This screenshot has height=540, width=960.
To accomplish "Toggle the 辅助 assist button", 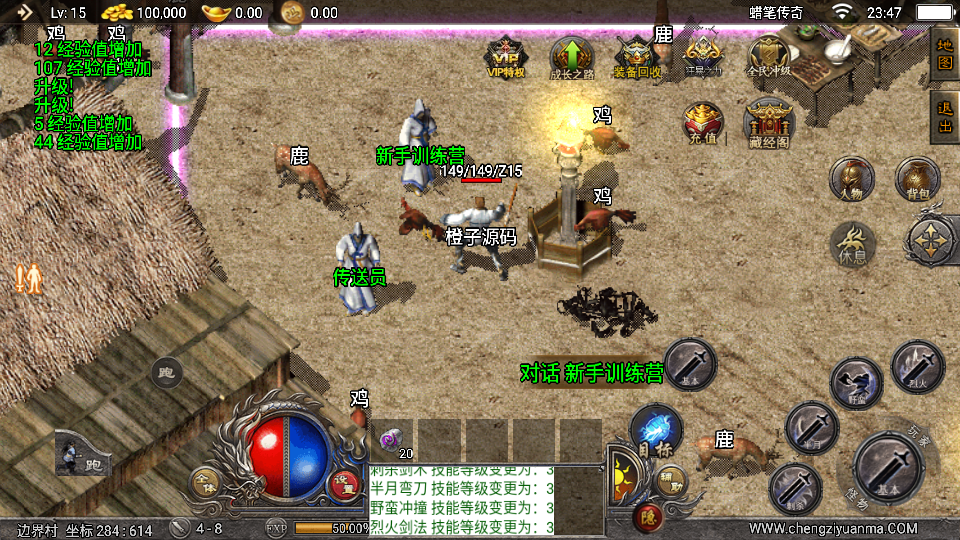I will click(x=672, y=480).
